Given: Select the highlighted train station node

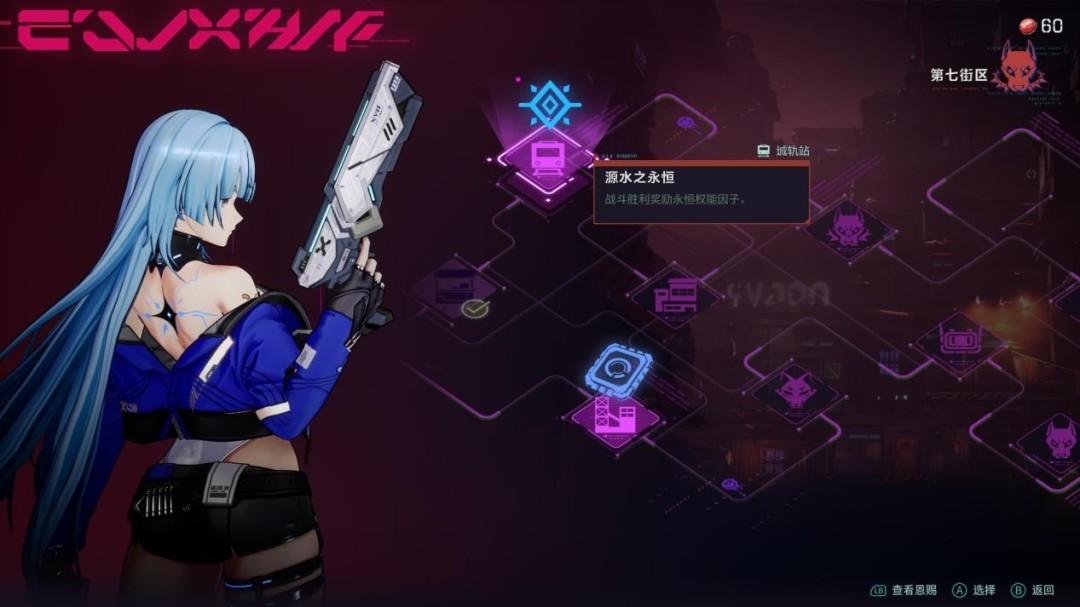Looking at the screenshot, I should tap(547, 158).
